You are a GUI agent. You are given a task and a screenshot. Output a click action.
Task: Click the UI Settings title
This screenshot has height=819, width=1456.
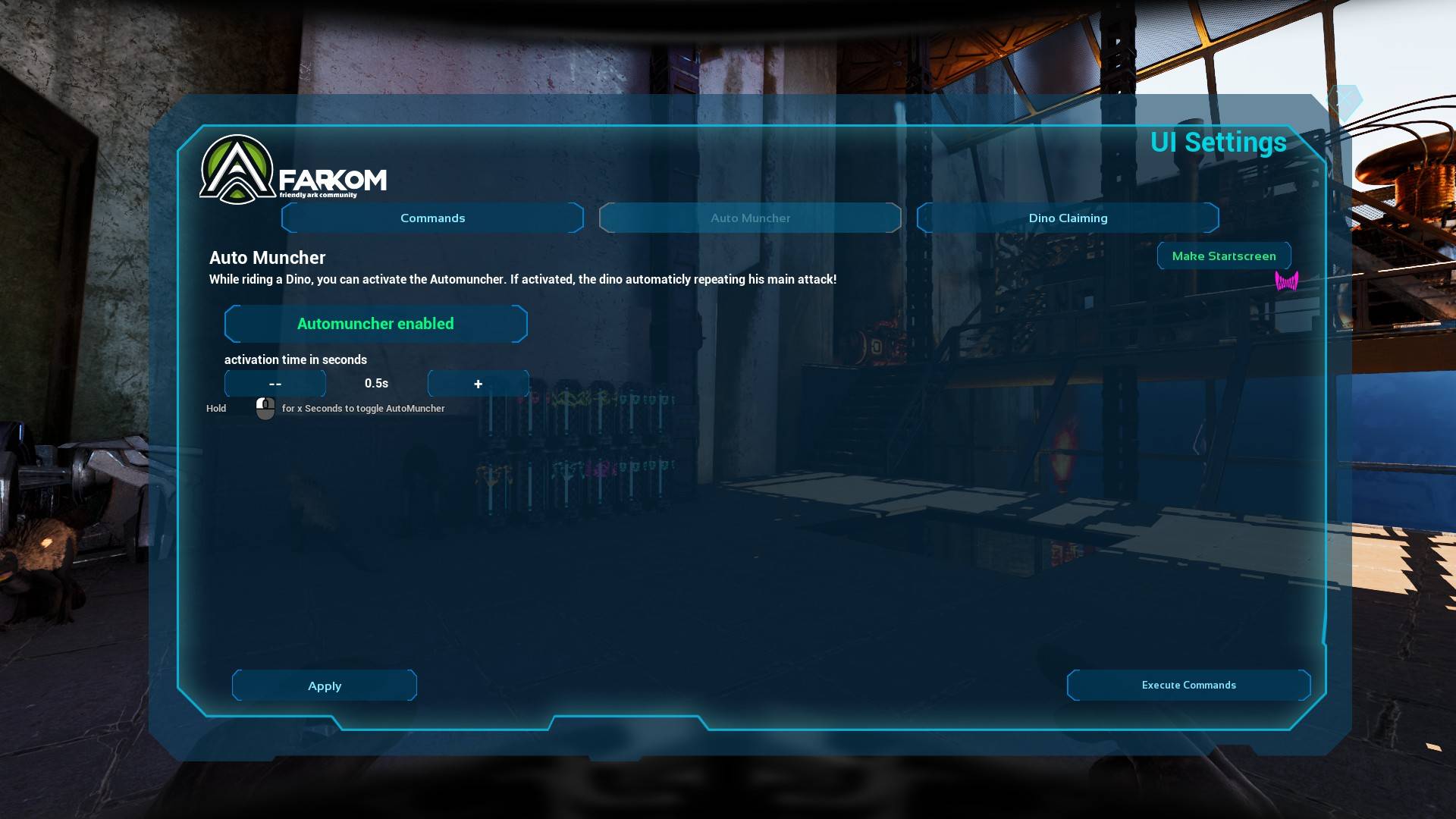1217,143
